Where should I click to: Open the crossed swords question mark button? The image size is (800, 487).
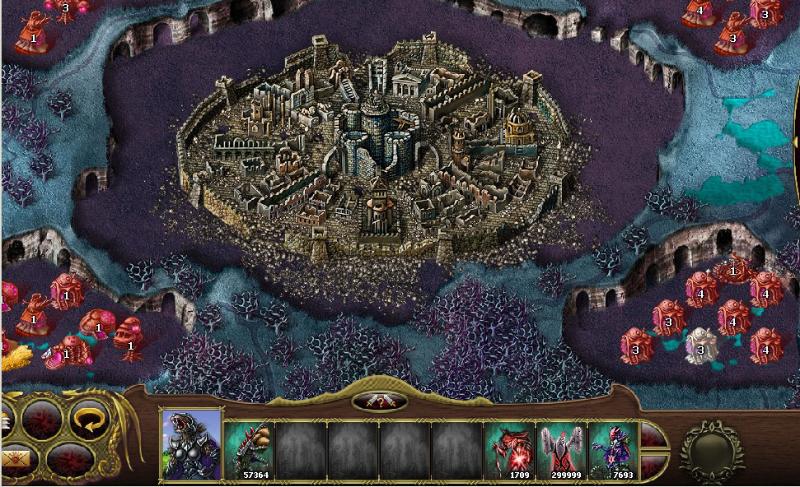coord(379,402)
